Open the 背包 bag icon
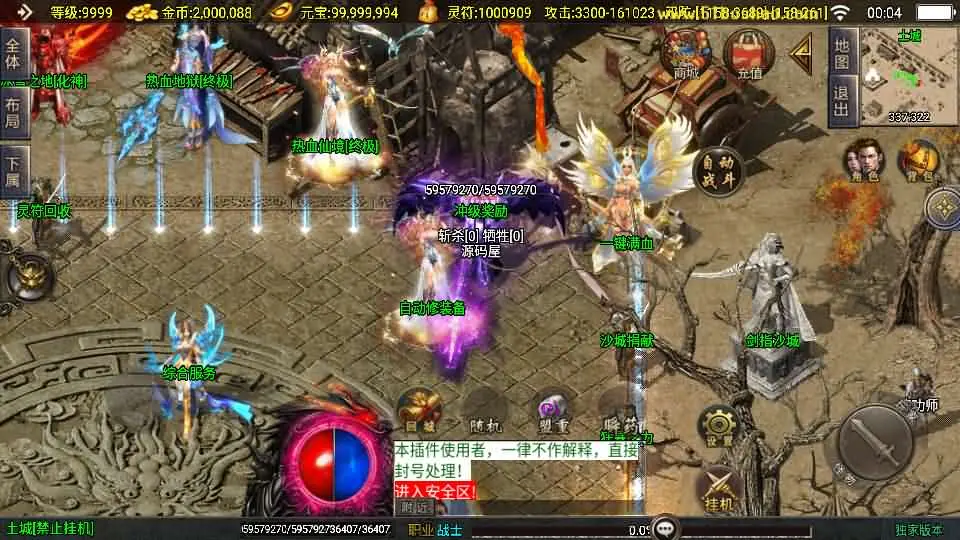Screen dimensions: 960x540 (x=917, y=160)
